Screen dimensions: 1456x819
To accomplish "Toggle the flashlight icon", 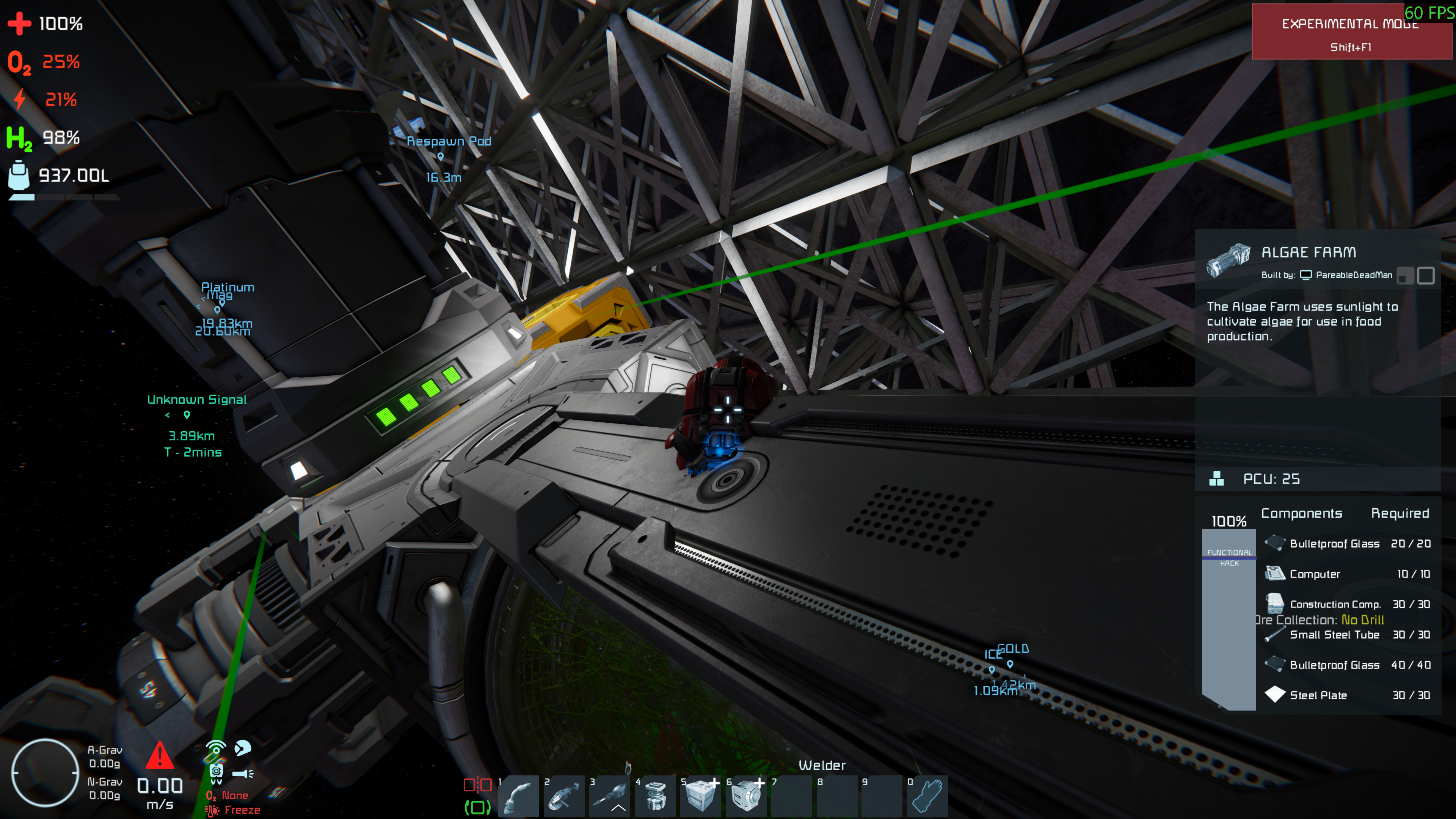I will tap(243, 773).
